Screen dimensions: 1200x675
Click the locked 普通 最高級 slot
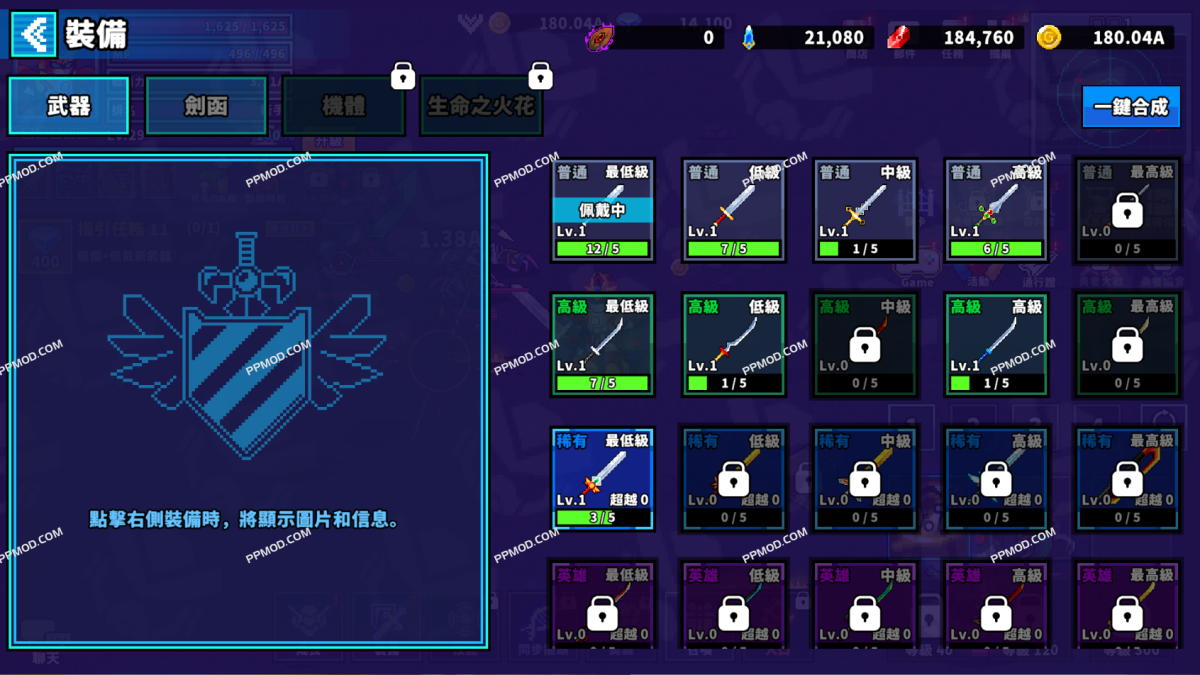pos(1127,210)
